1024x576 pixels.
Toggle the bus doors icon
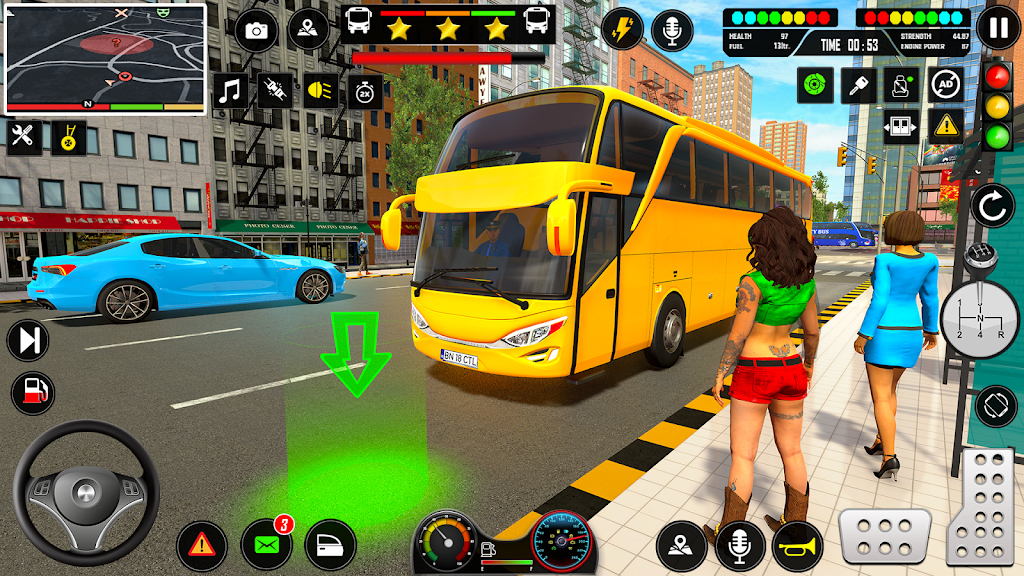[901, 127]
